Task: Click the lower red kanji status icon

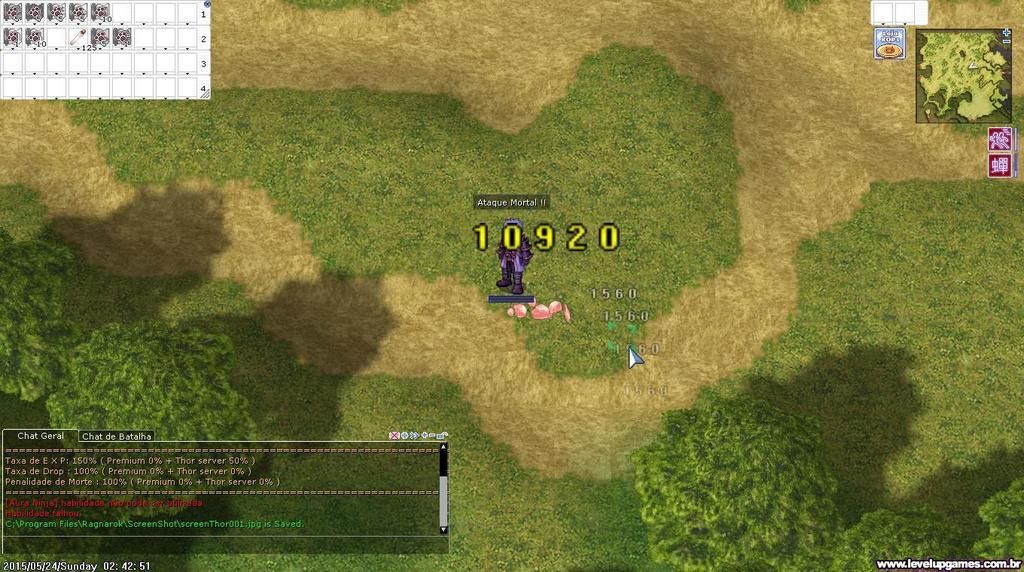Action: click(x=999, y=166)
